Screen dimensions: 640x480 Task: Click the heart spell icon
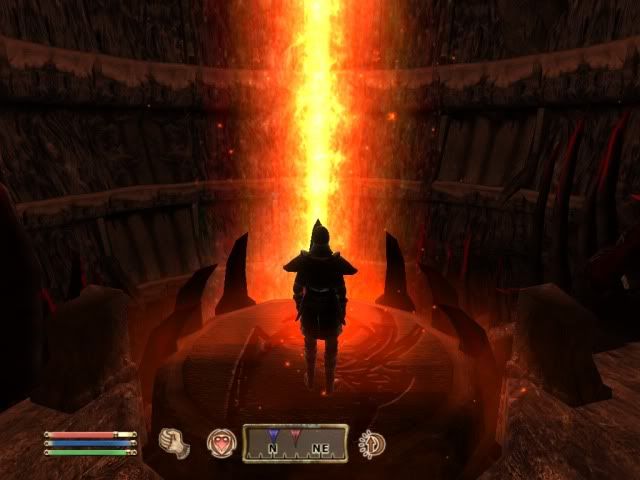220,442
